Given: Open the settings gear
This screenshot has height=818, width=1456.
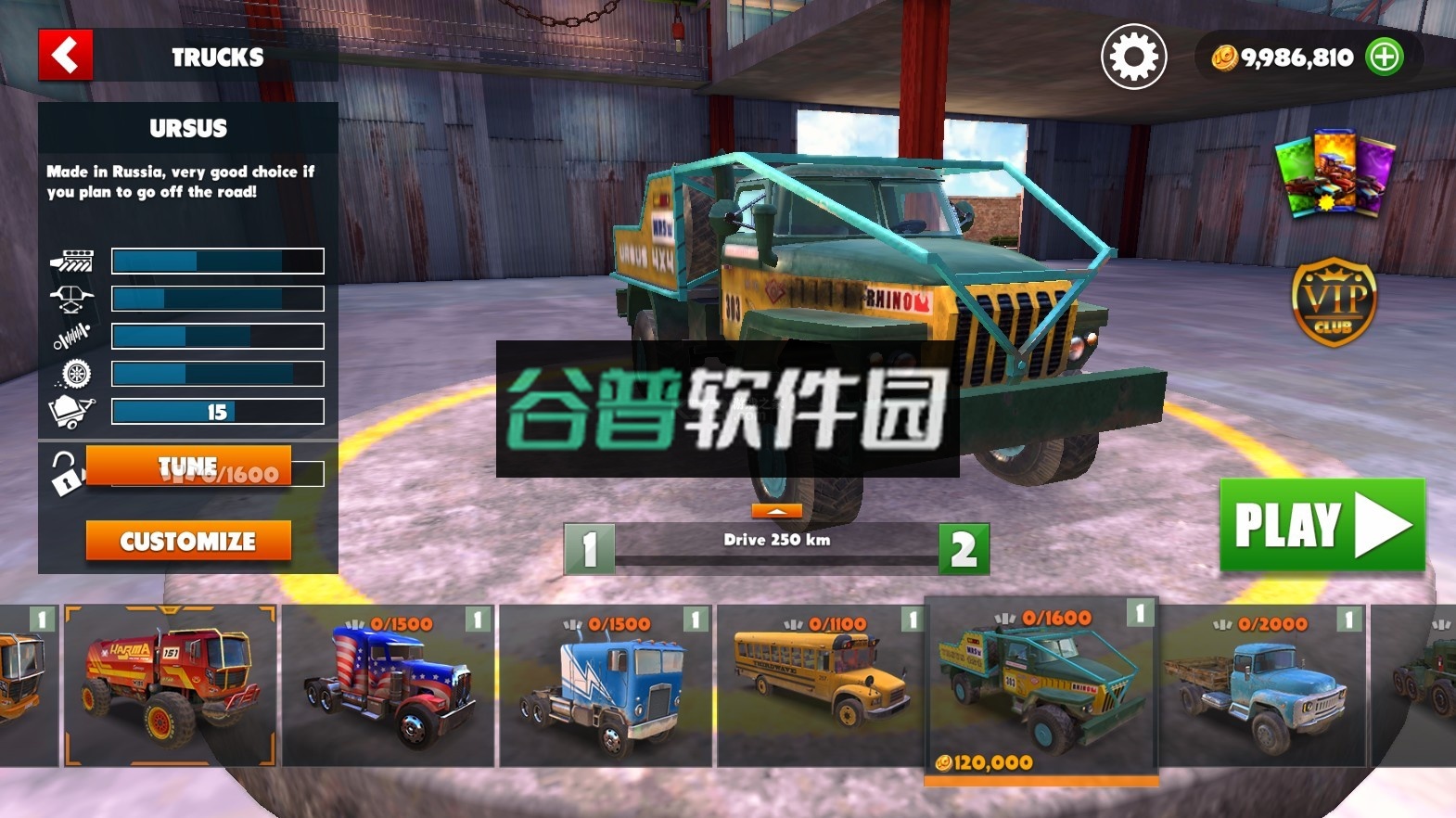Looking at the screenshot, I should point(1133,56).
